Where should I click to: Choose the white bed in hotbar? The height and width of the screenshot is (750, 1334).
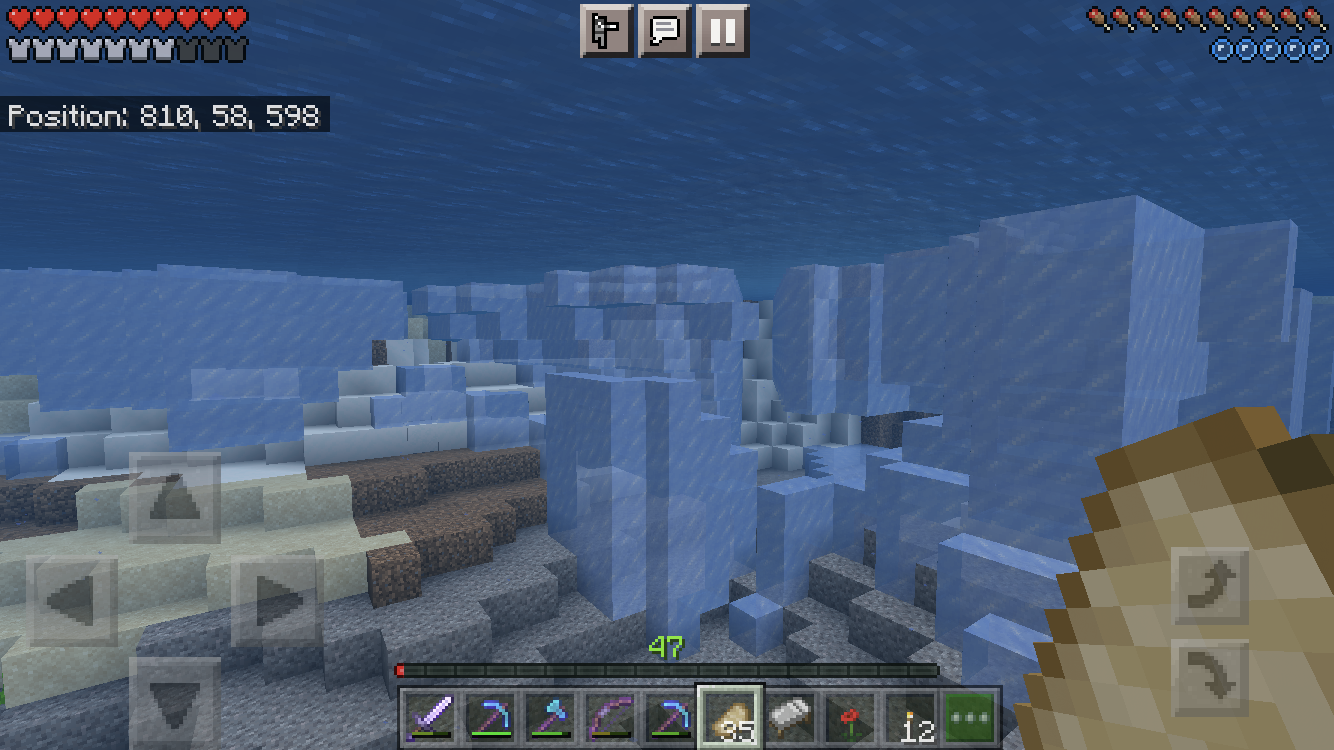click(x=791, y=717)
